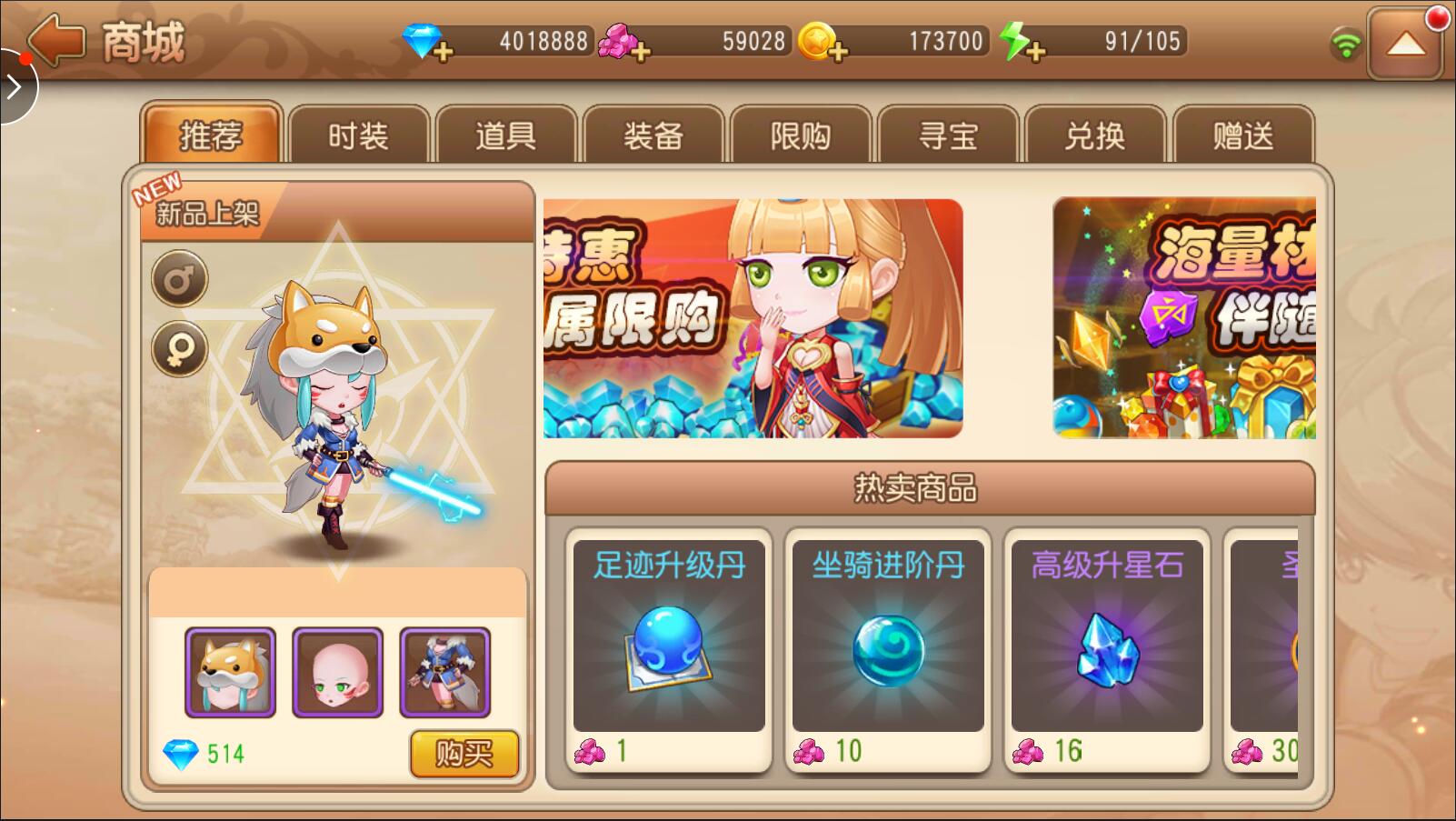Select the fox-hat headgear thumbnail

(x=230, y=674)
